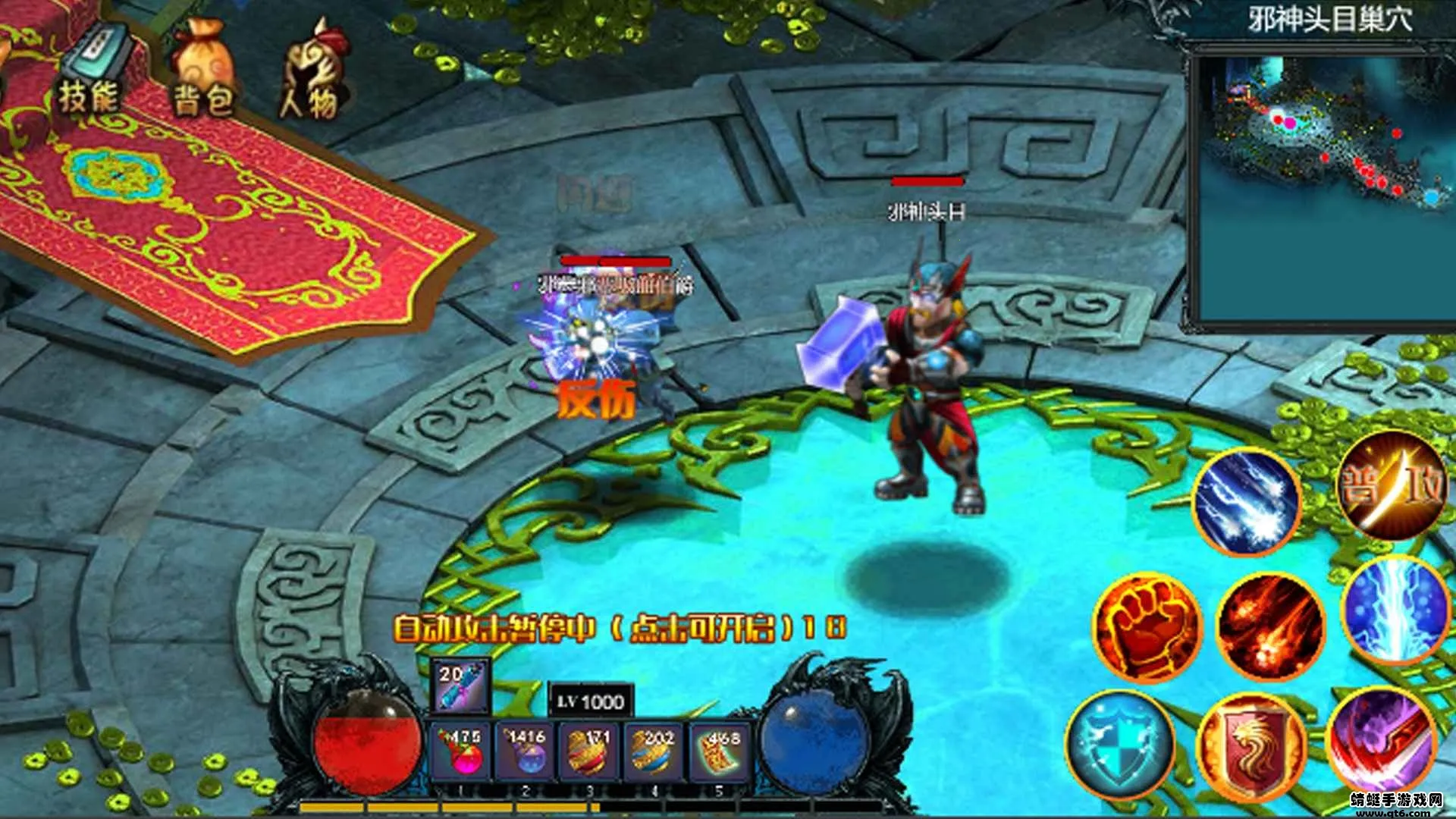1456x819 pixels.
Task: Cast the blue lightning pillar skill
Action: 1395,611
